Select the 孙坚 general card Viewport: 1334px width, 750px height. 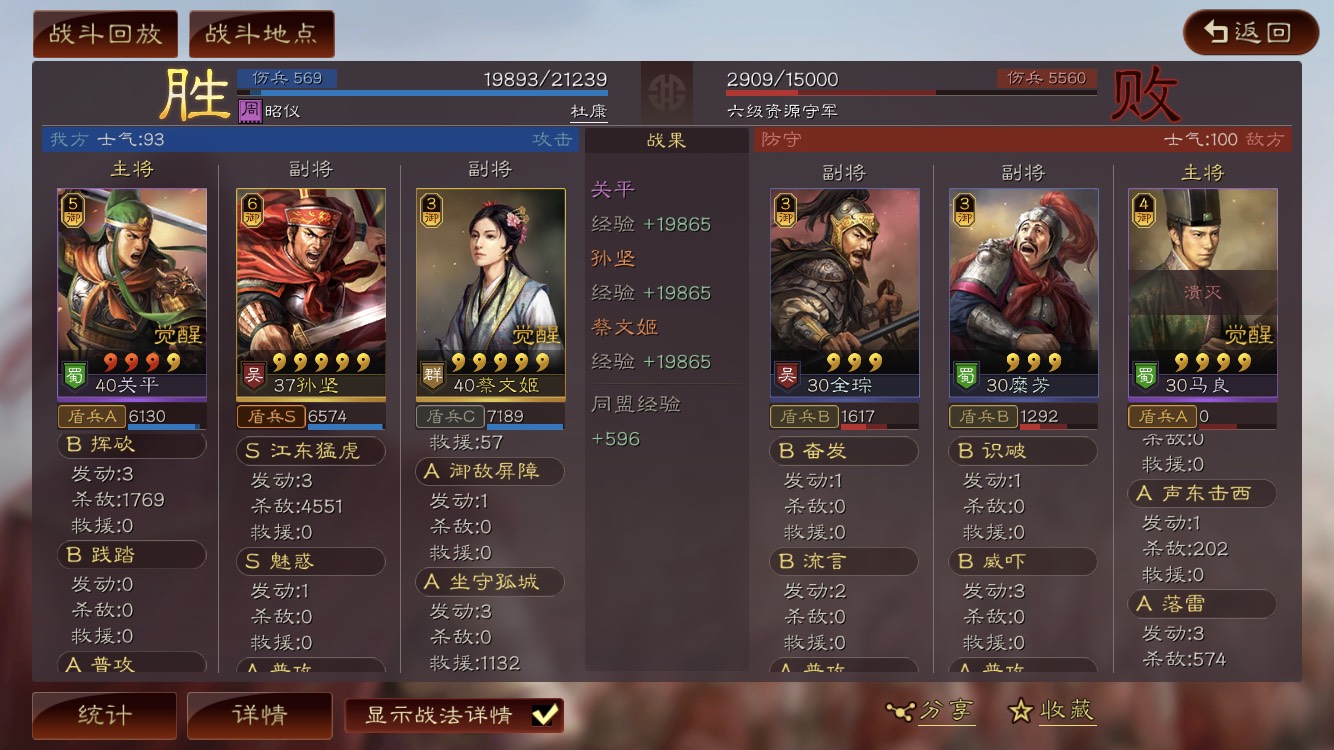coord(311,290)
